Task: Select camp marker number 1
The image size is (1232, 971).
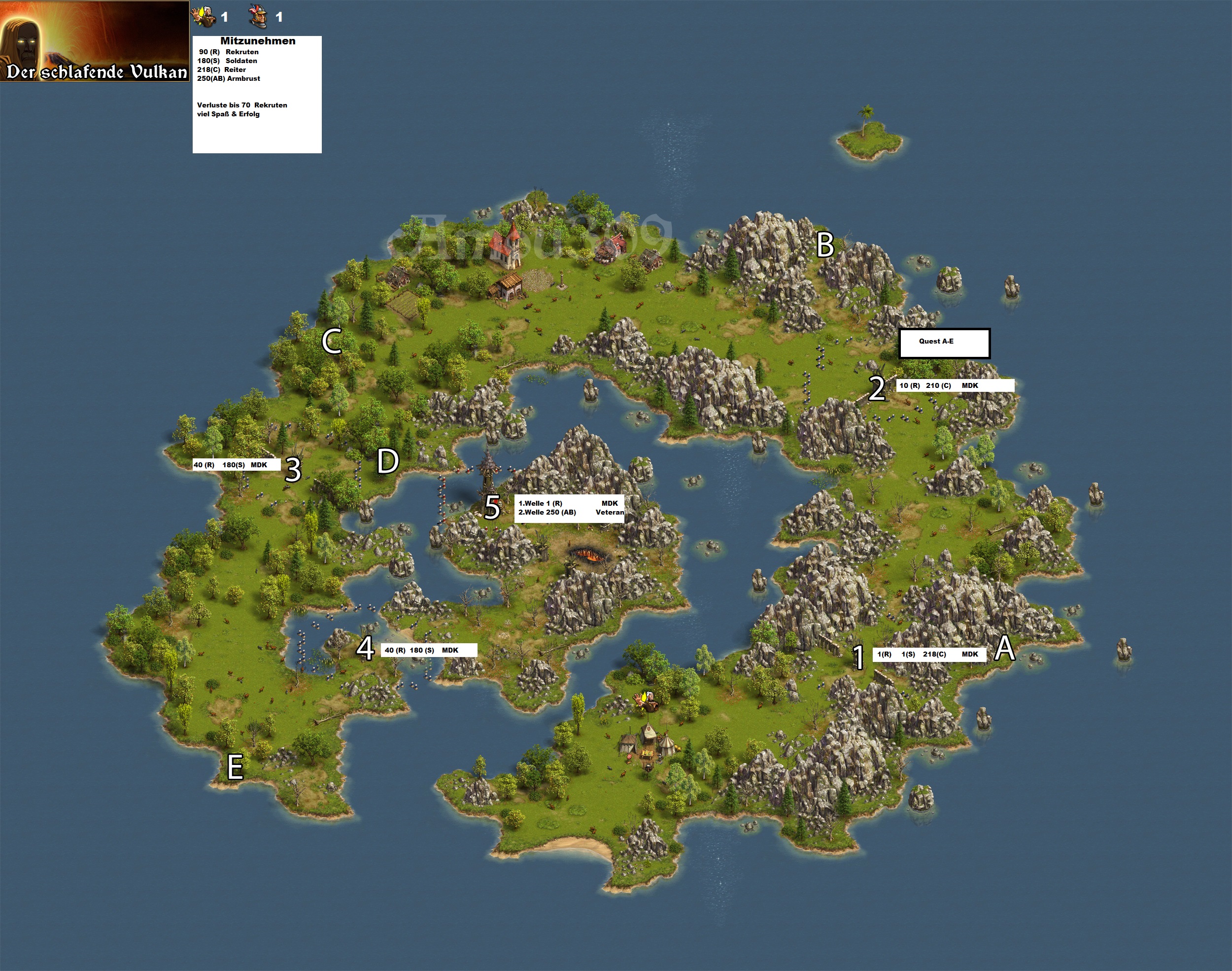Action: coord(858,657)
